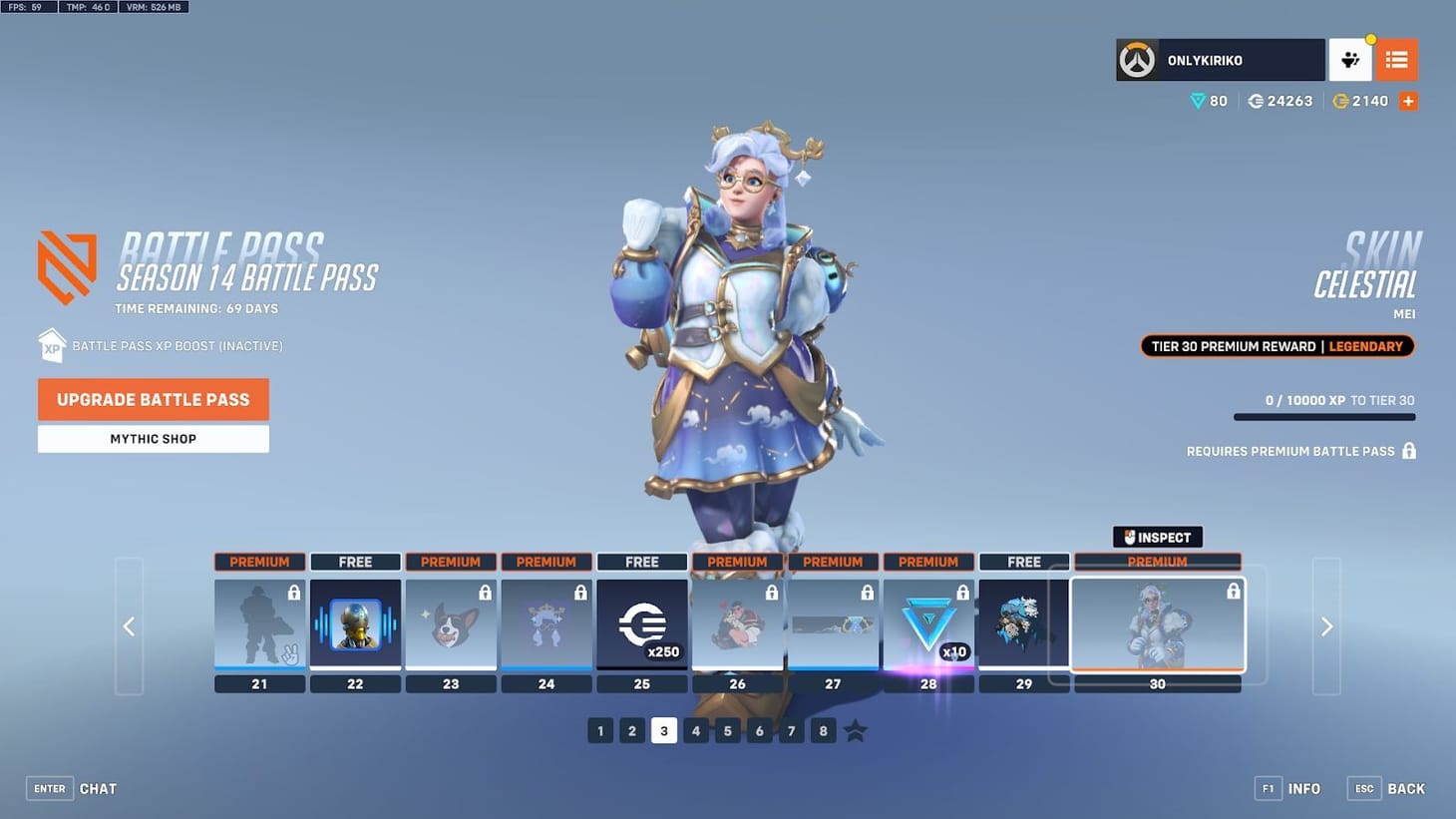
Task: Toggle the lock on tier 30 reward
Action: (1234, 591)
